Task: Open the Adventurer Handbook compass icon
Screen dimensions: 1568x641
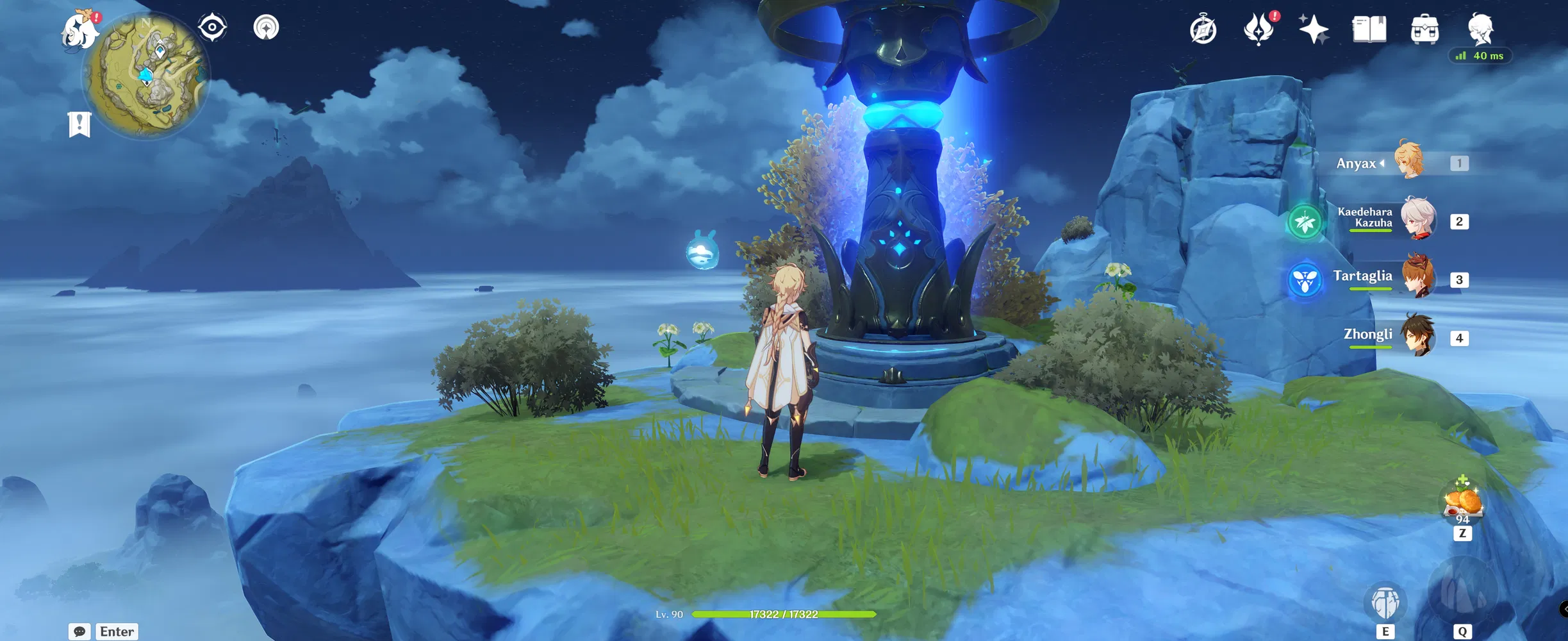Action: click(x=1204, y=28)
